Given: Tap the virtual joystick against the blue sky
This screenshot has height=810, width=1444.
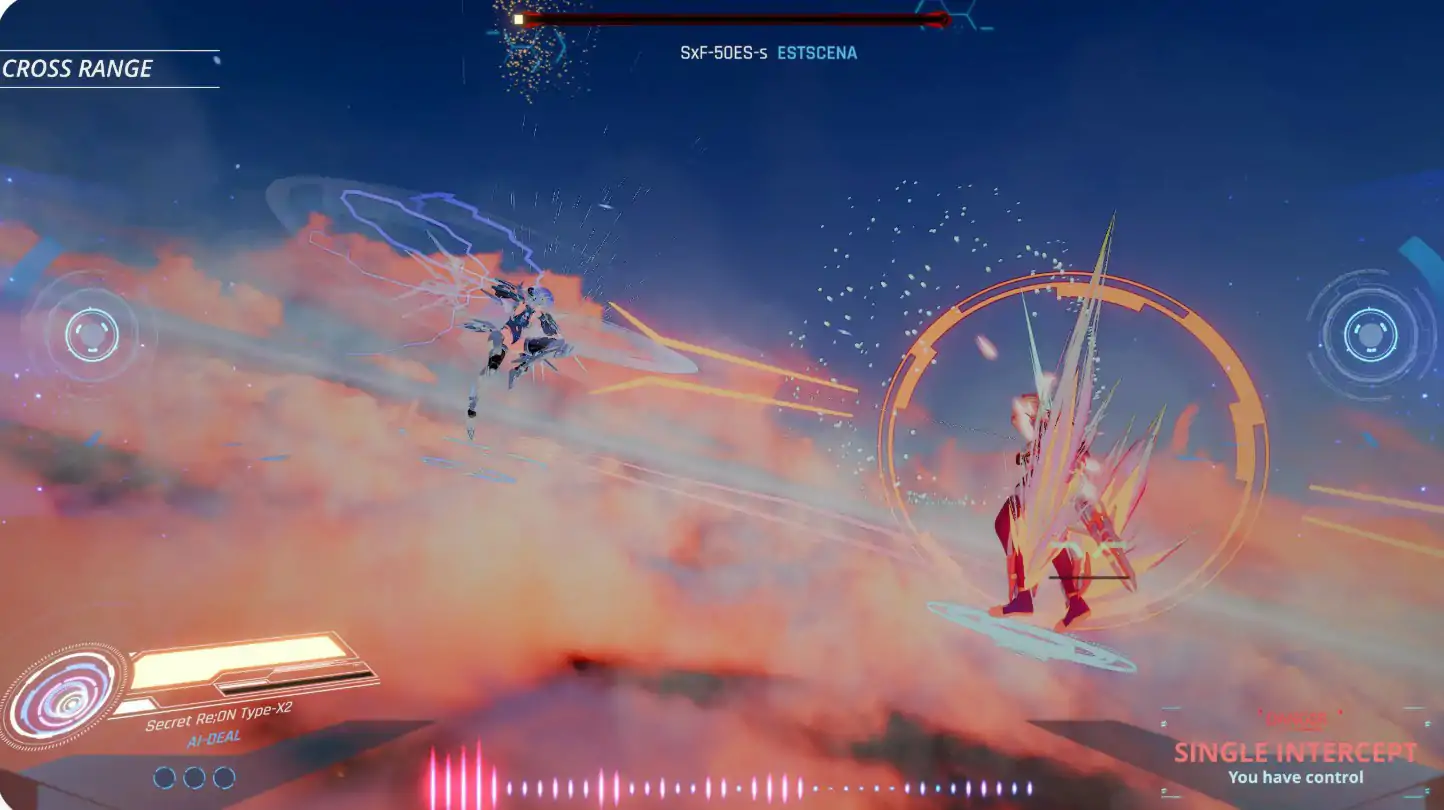Looking at the screenshot, I should [1369, 334].
